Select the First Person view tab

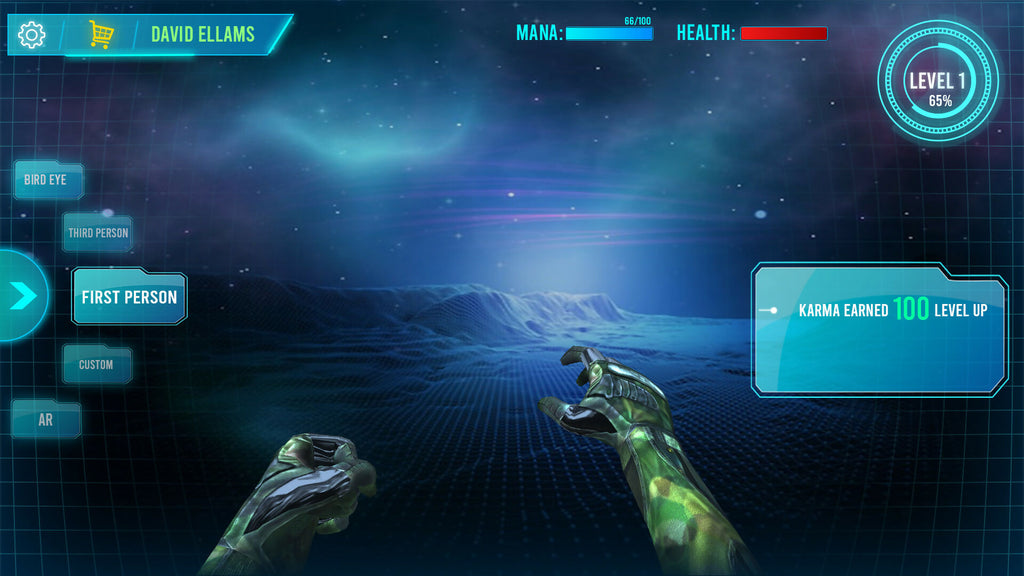click(x=129, y=298)
